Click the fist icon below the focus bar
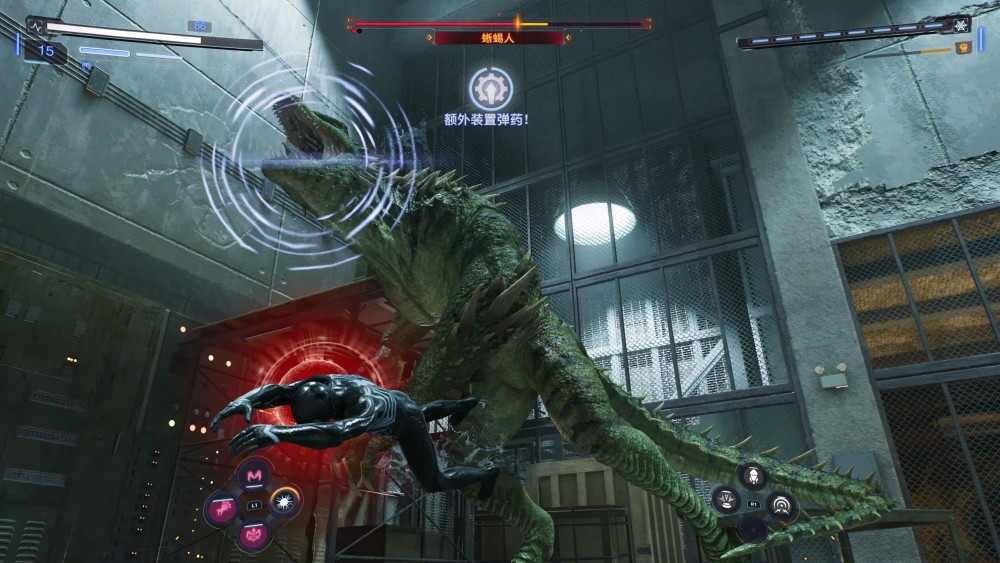Screen dimensions: 1000x563 pos(964,47)
